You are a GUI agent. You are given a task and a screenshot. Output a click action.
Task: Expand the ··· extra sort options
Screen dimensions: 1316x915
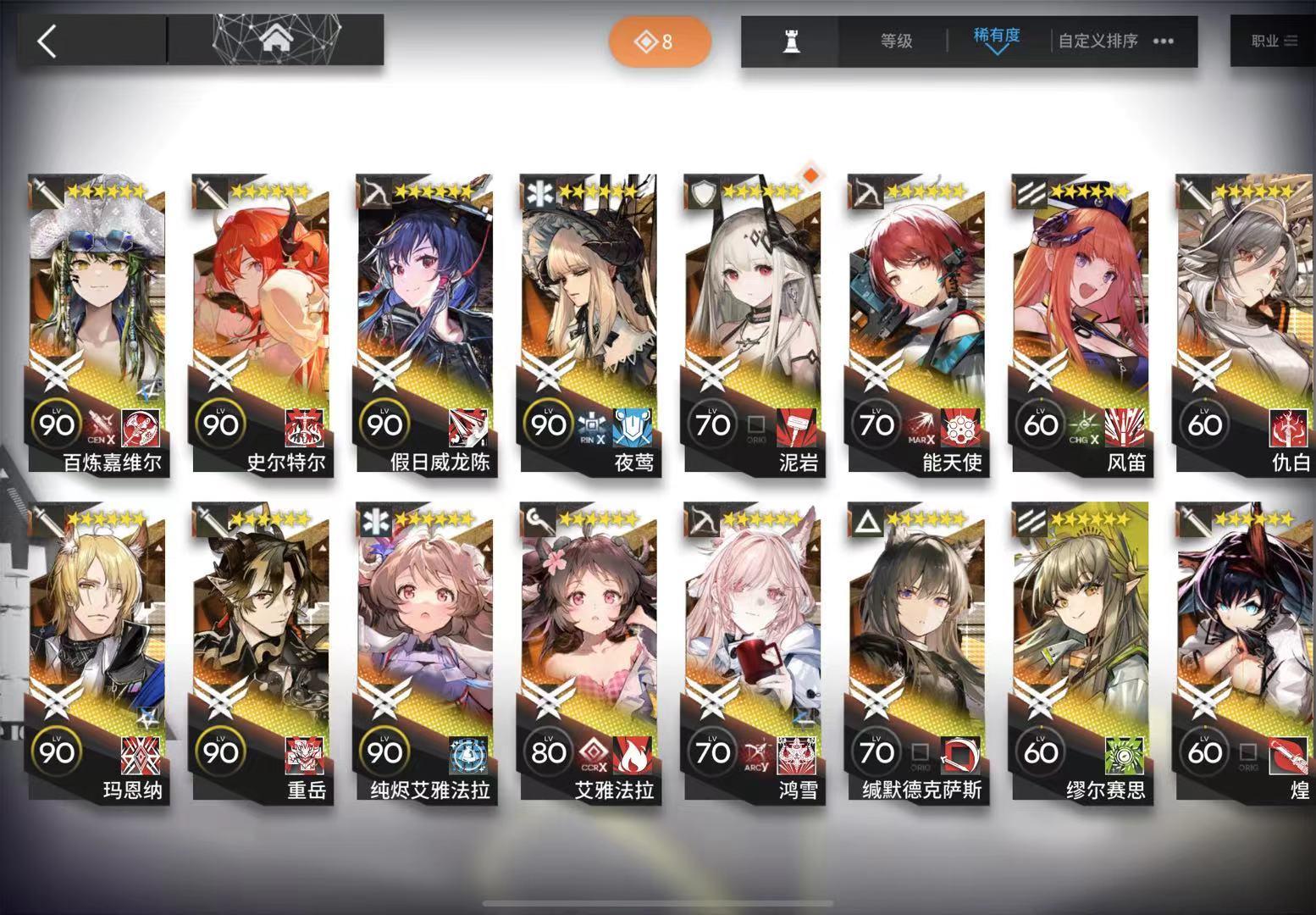point(1161,39)
